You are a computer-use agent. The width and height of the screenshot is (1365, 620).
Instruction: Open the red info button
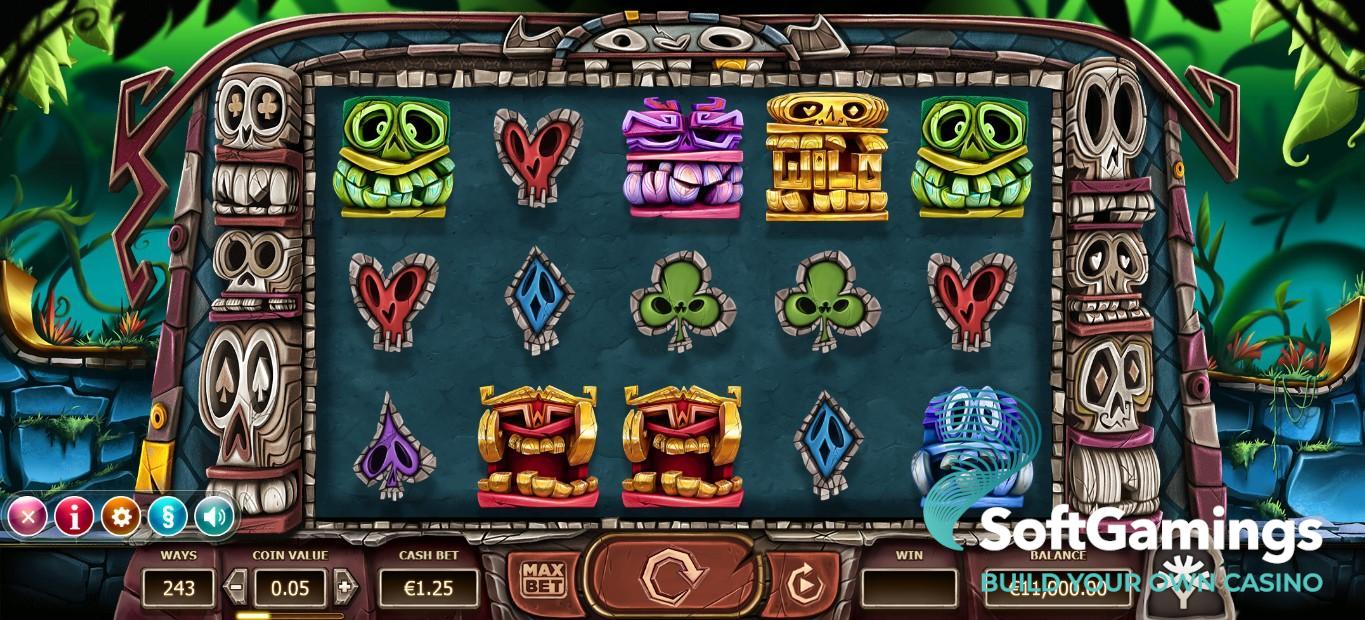tap(74, 516)
